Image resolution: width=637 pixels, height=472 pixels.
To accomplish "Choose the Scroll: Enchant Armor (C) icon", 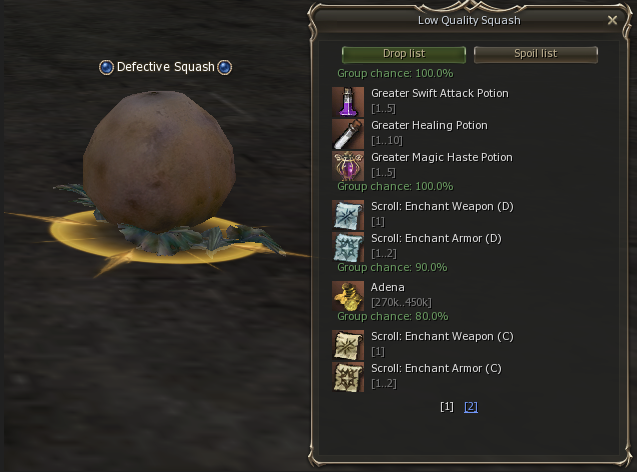I will 348,376.
